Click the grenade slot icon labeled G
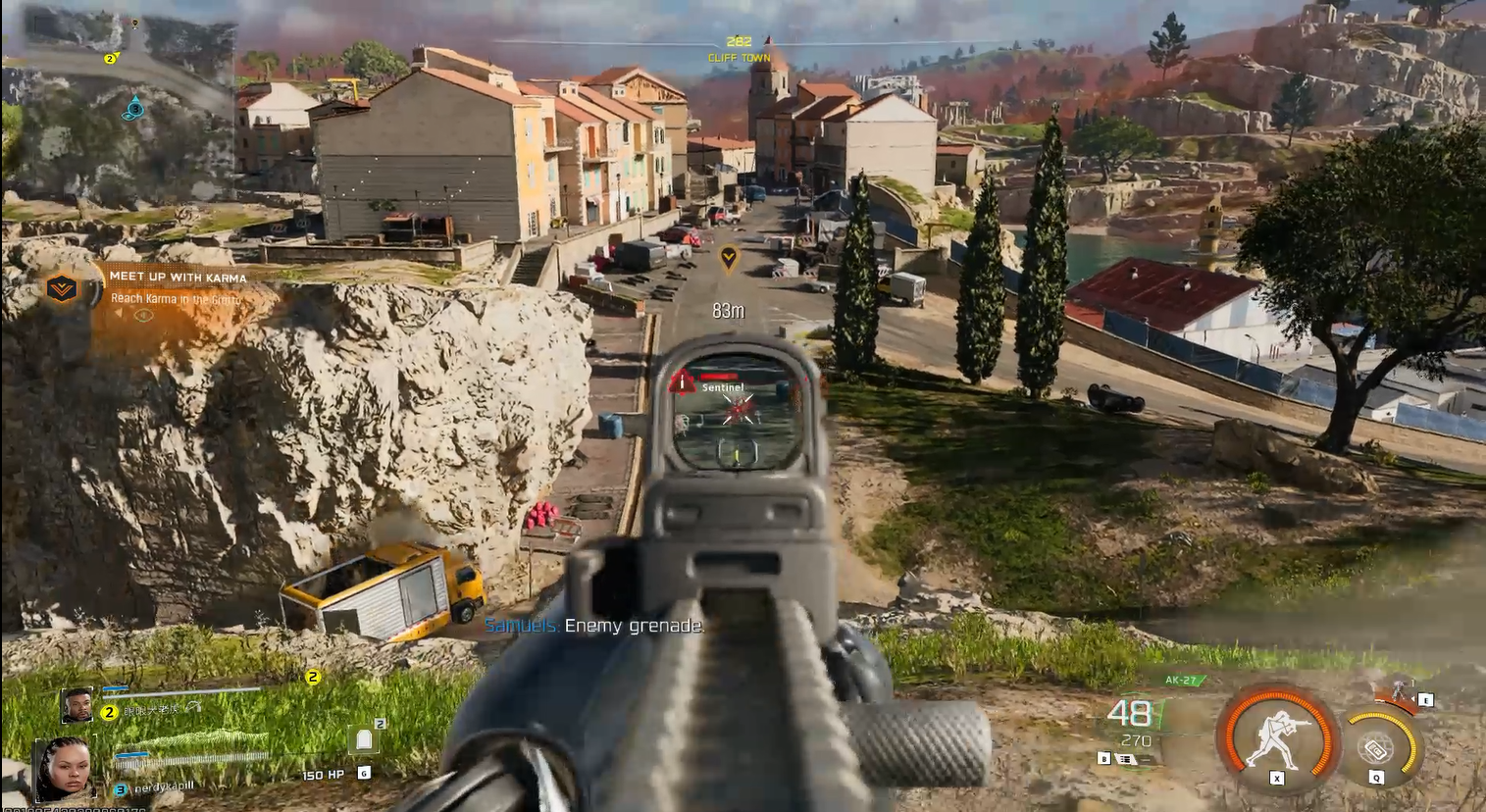The height and width of the screenshot is (812, 1486). pos(365,774)
